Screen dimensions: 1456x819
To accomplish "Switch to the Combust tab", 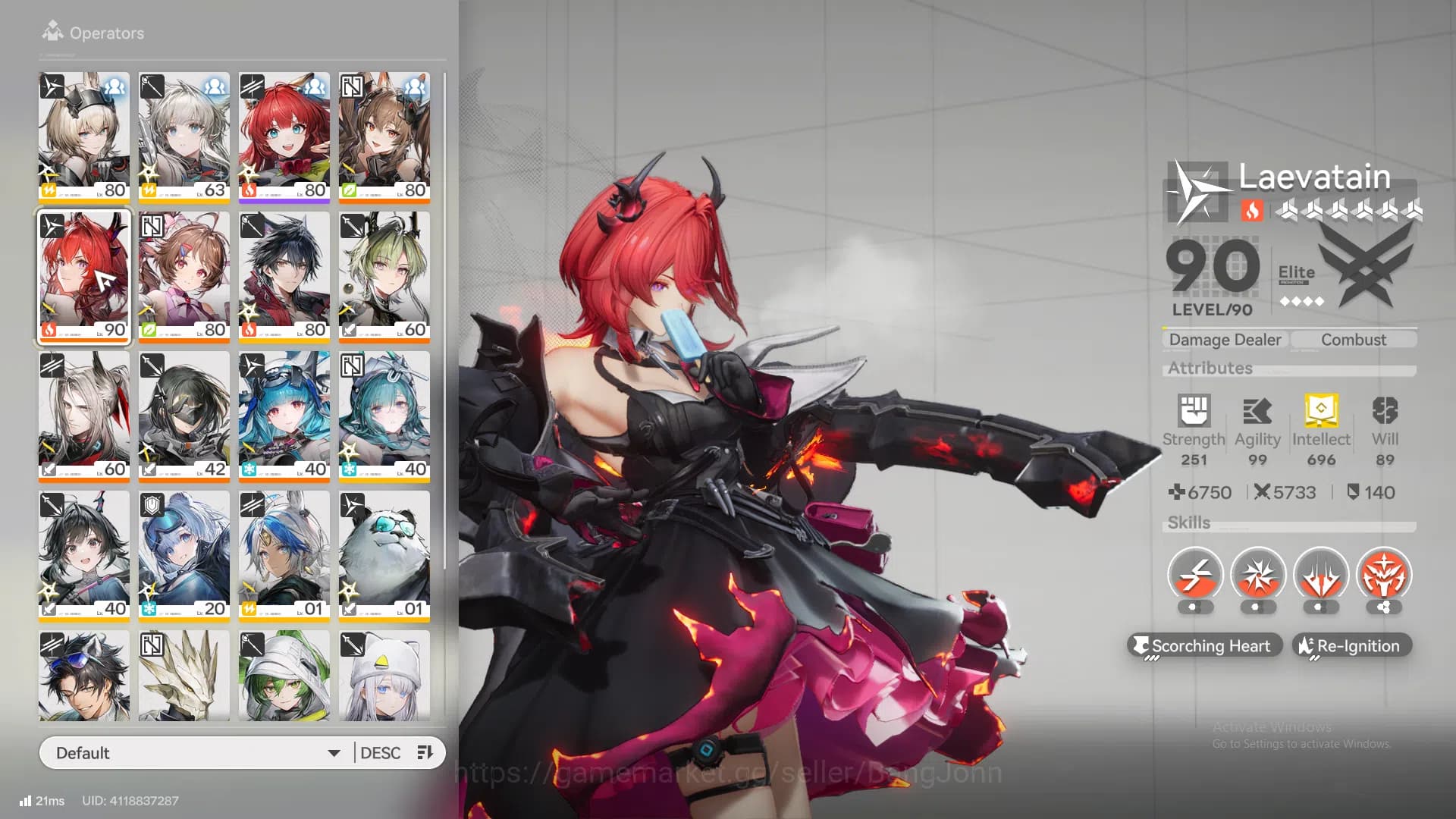I will tap(1354, 339).
